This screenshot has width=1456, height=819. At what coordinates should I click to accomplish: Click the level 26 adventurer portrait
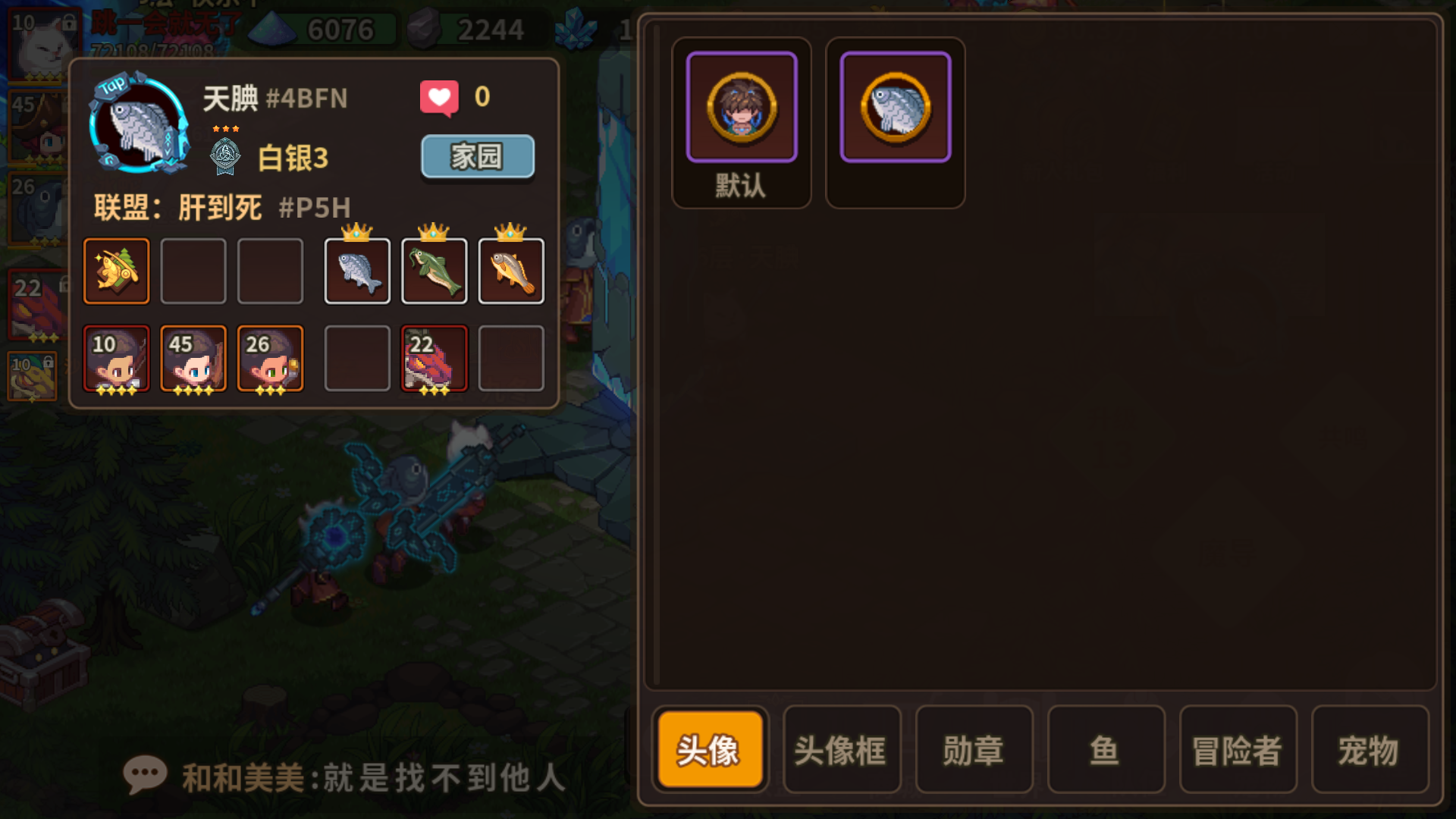pos(270,358)
